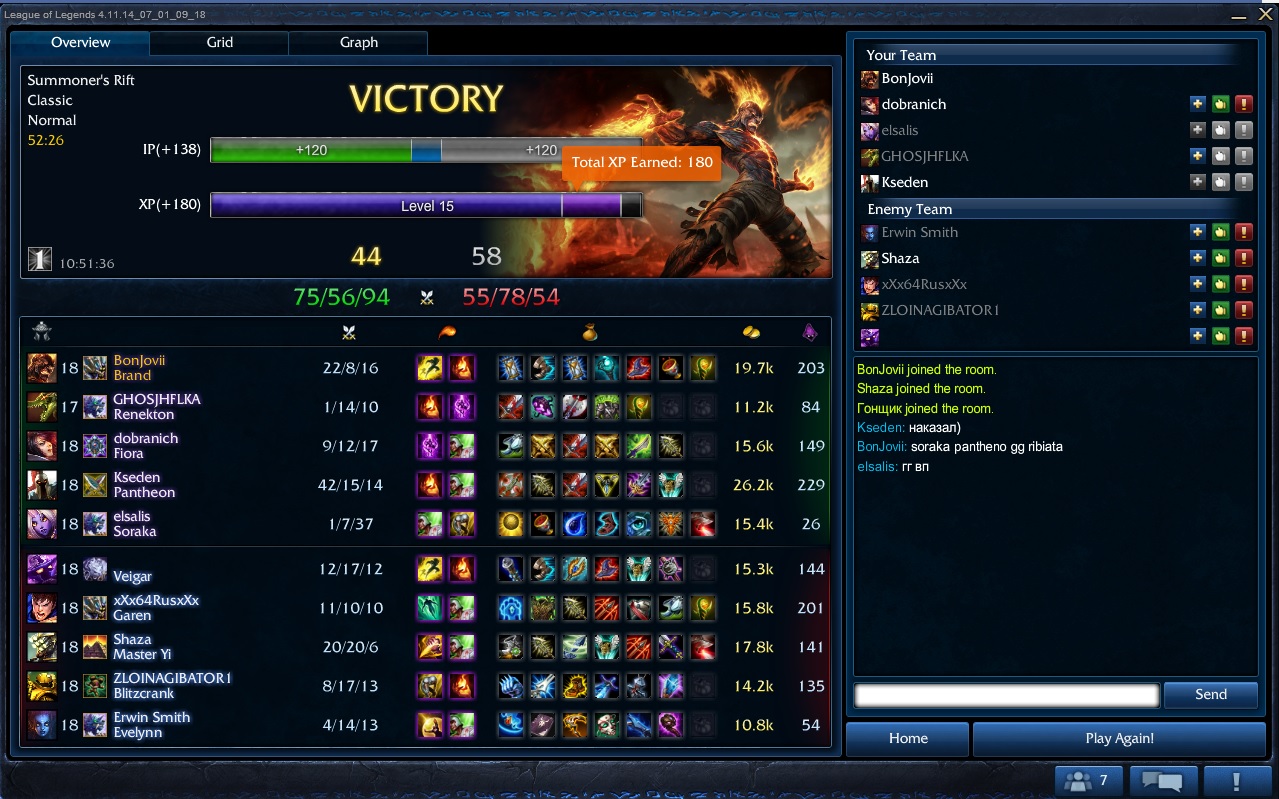The height and width of the screenshot is (799, 1279).
Task: Add dobranich as a friend
Action: (1197, 104)
